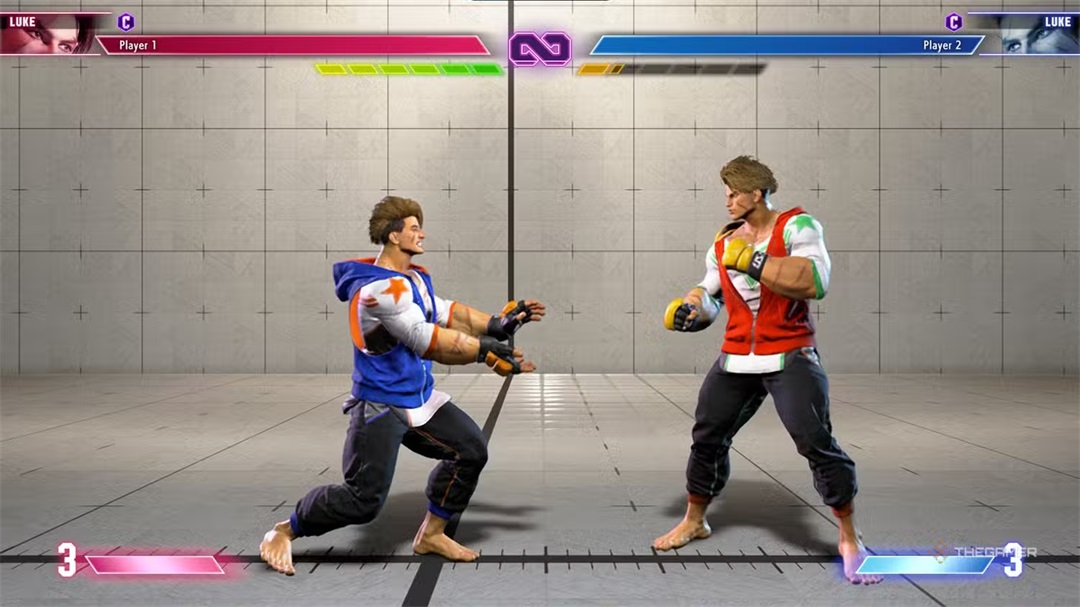Image resolution: width=1080 pixels, height=607 pixels.
Task: Click Player 1's Luke portrait
Action: tap(50, 34)
